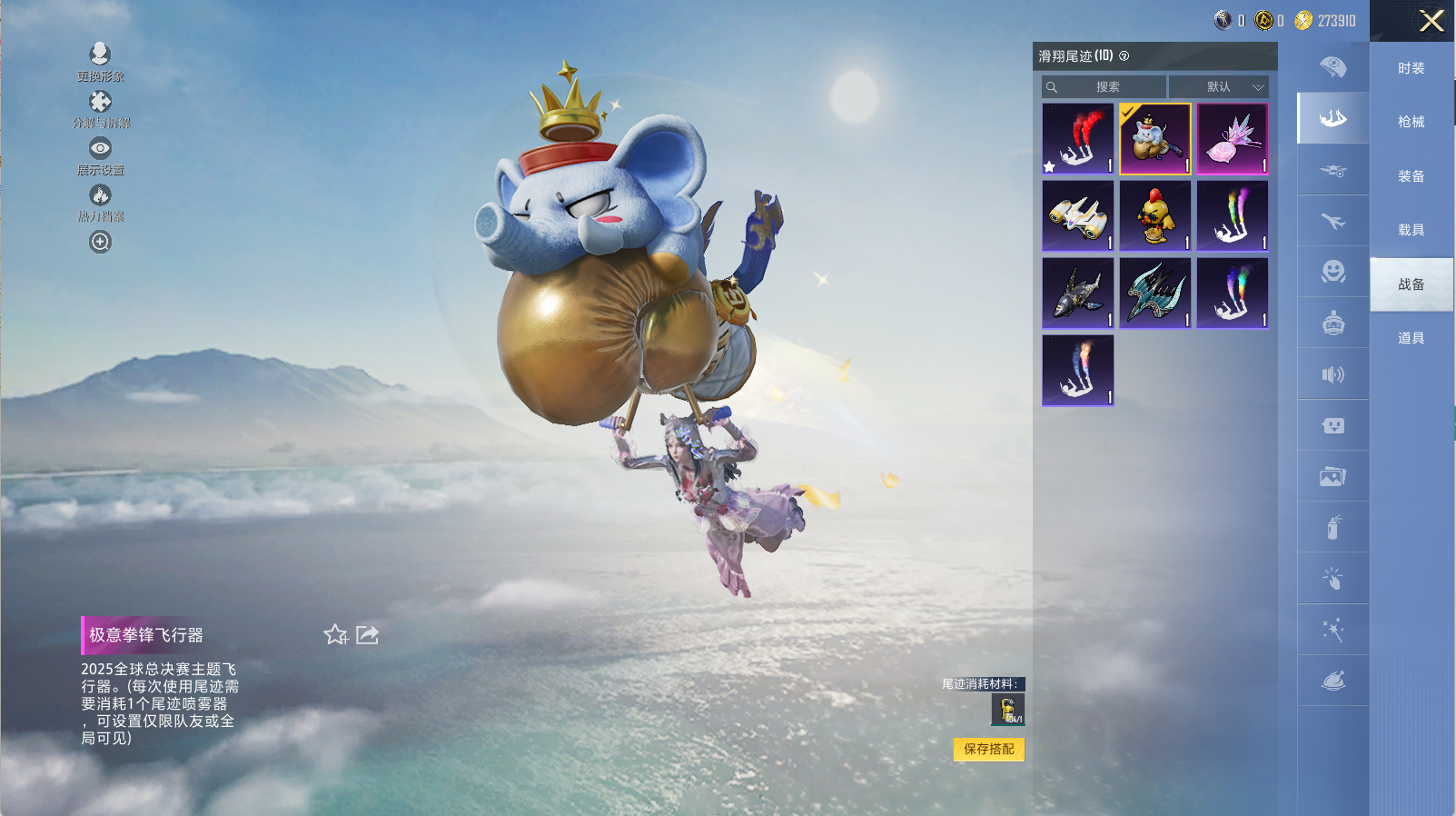This screenshot has width=1456, height=816.
Task: Choose the 道具 items category
Action: [x=1411, y=338]
